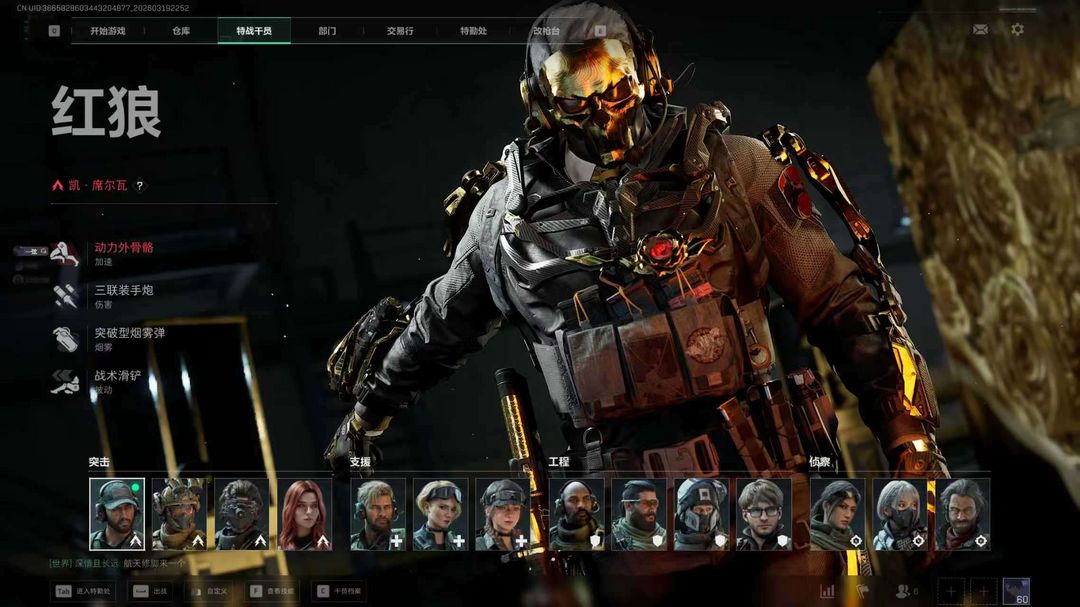Go to the 部门 tab

327,31
